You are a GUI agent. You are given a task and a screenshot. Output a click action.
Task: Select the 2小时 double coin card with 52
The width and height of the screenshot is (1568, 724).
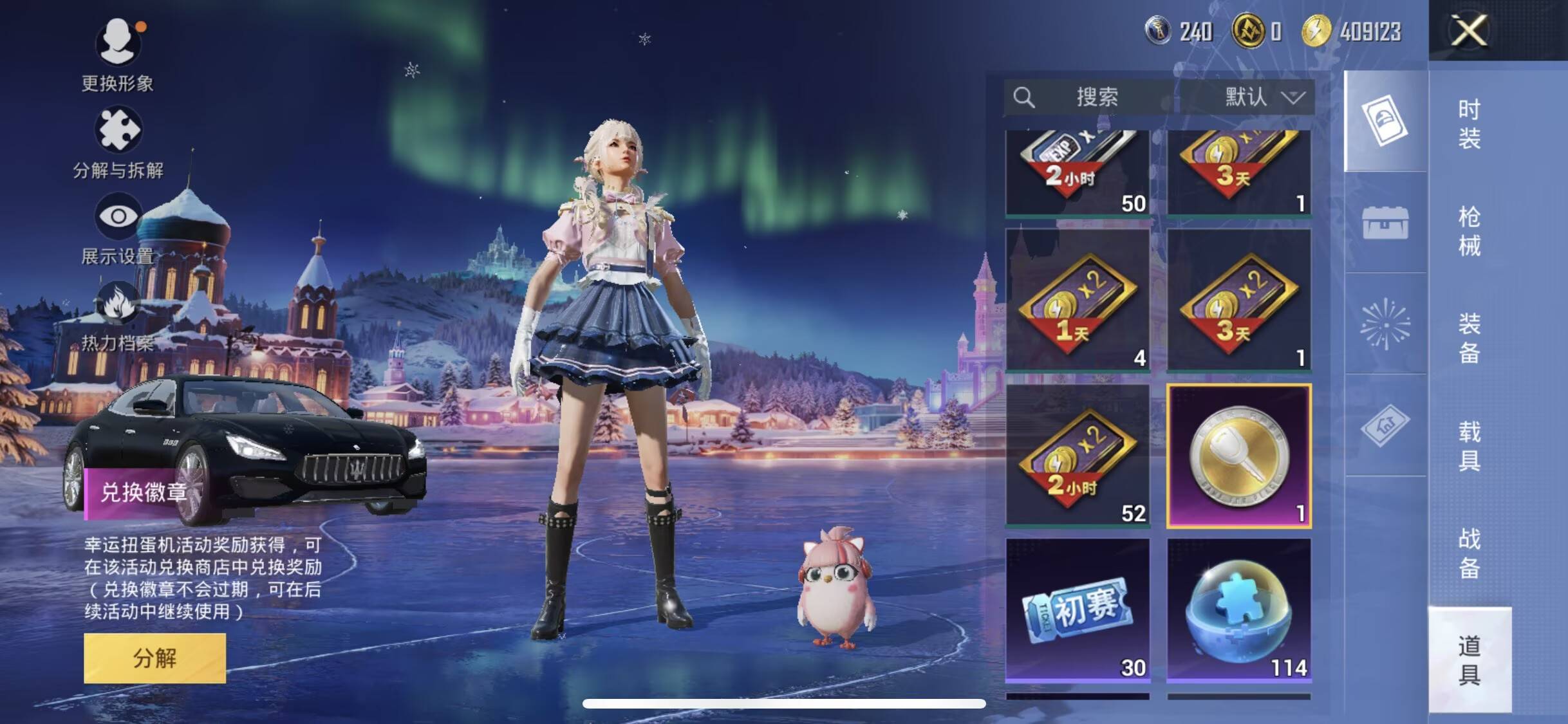point(1078,455)
